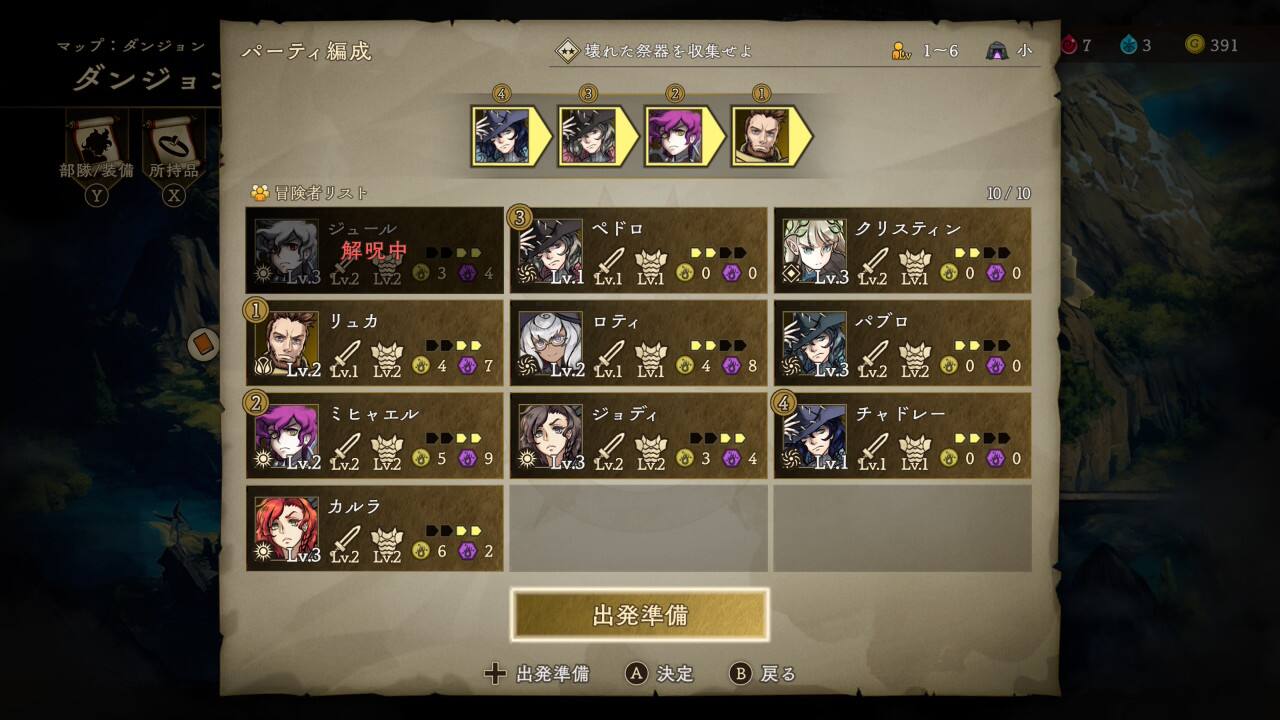This screenshot has width=1280, height=720.
Task: Select クリスティン adventurer row
Action: click(x=902, y=250)
